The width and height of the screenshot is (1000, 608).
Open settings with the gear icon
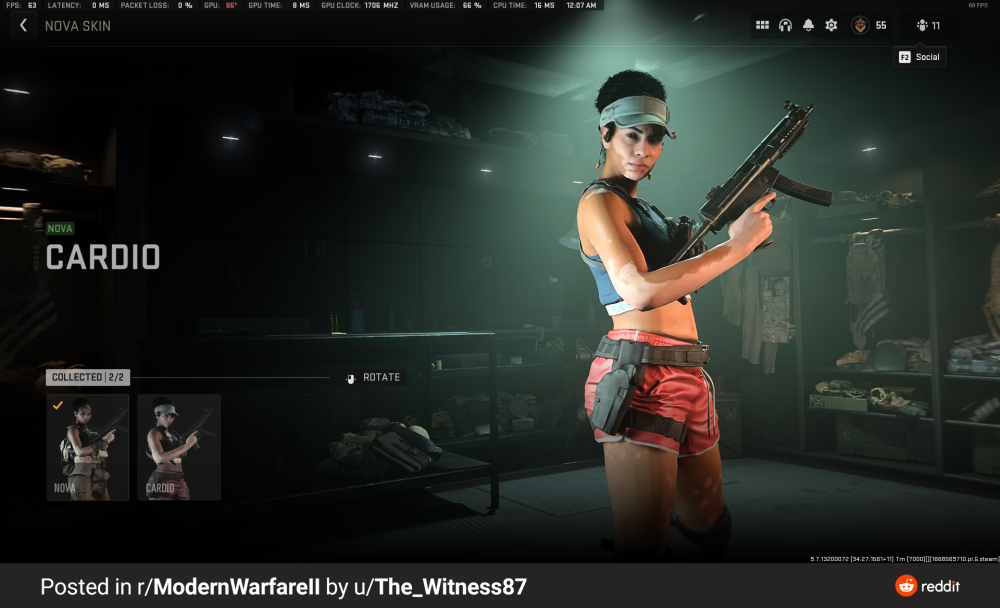pyautogui.click(x=831, y=26)
